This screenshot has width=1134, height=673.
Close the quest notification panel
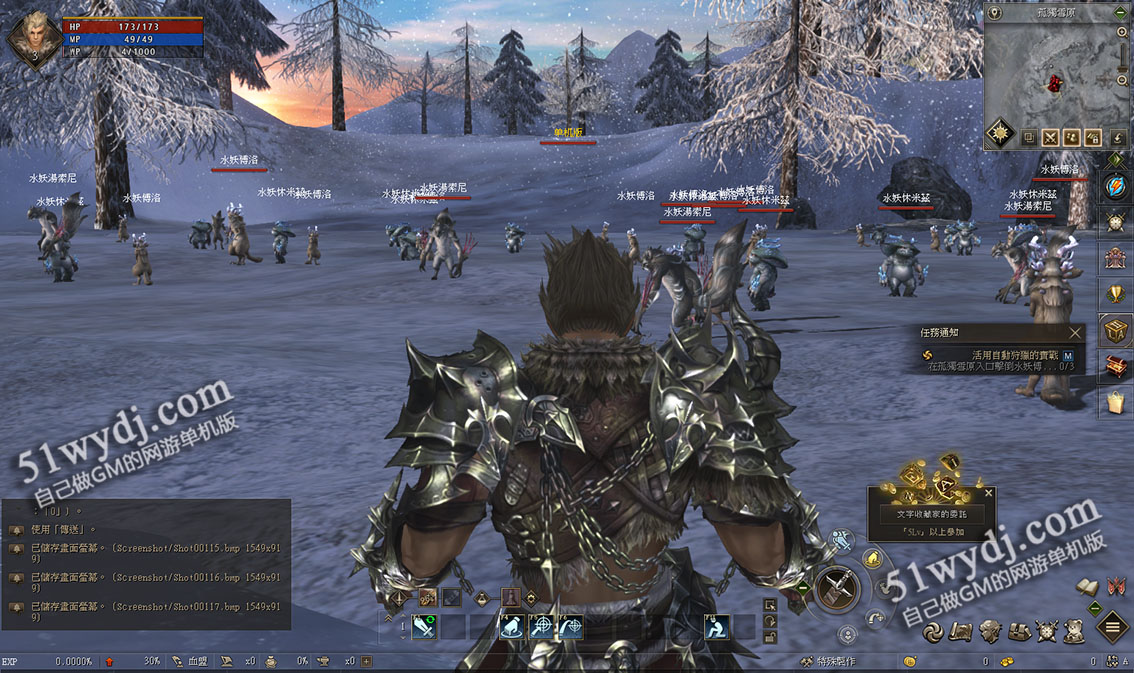click(x=1075, y=333)
